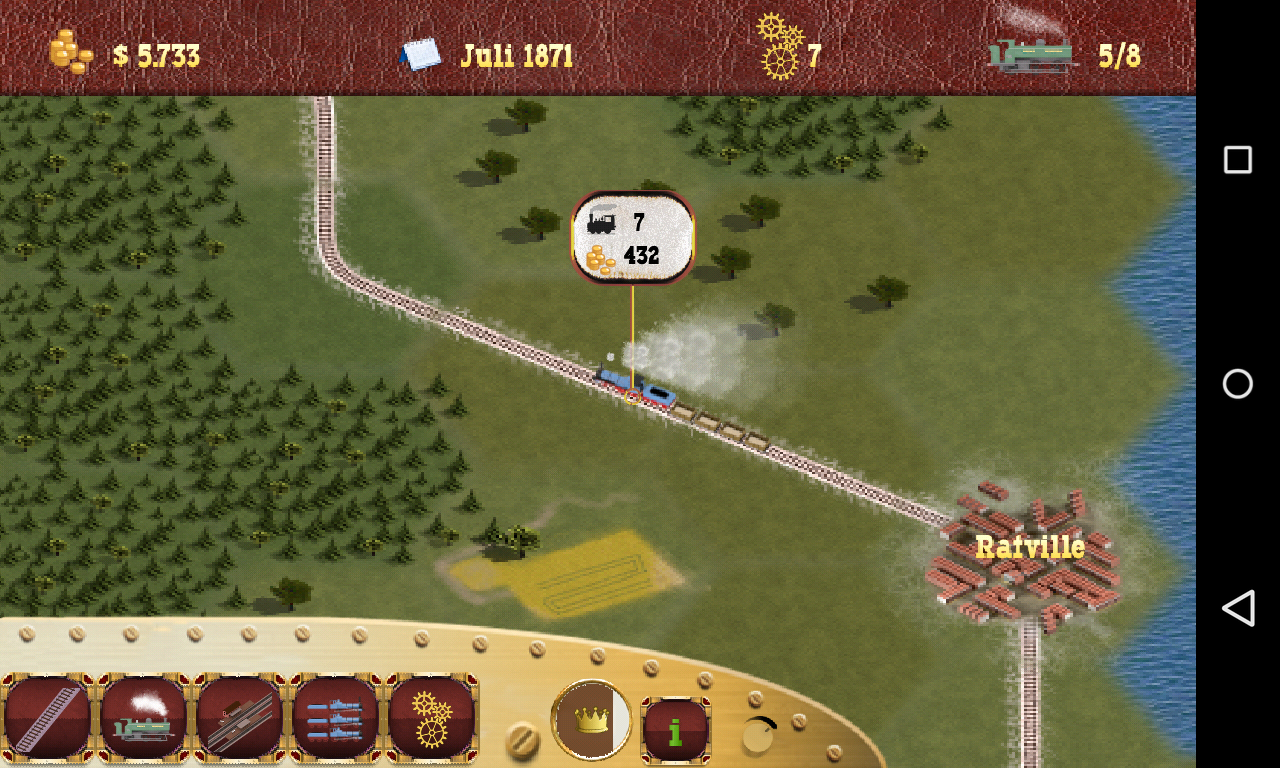Click the Ratville town label
This screenshot has height=768, width=1280.
1029,546
